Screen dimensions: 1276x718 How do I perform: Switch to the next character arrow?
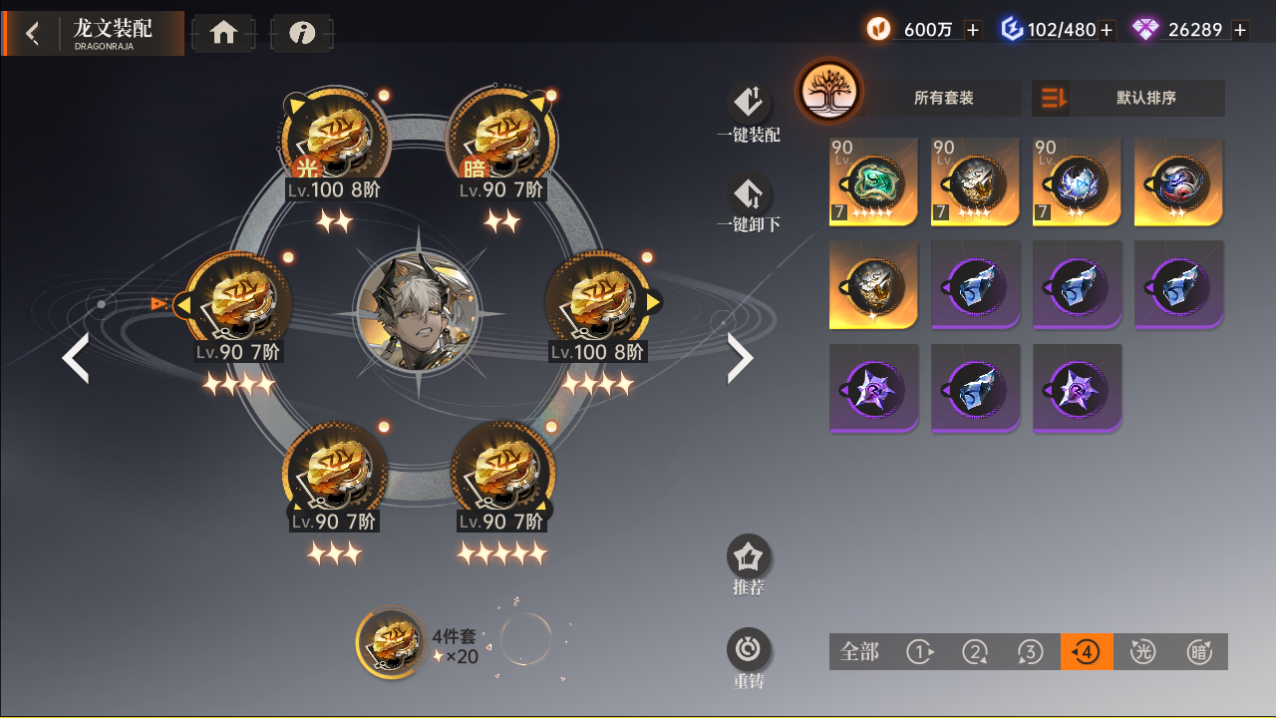tap(739, 358)
